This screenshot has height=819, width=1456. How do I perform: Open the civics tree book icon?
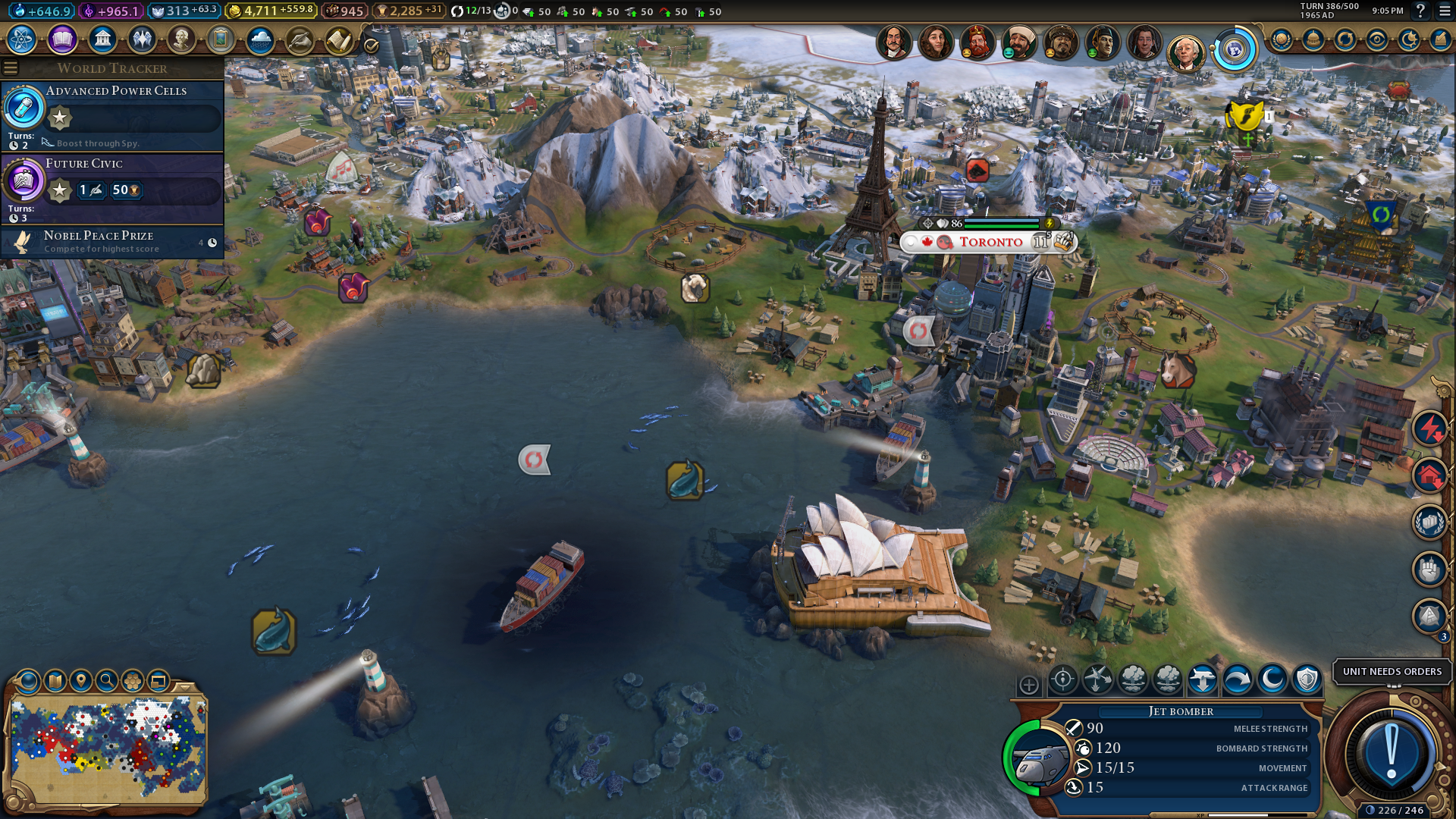[x=62, y=39]
